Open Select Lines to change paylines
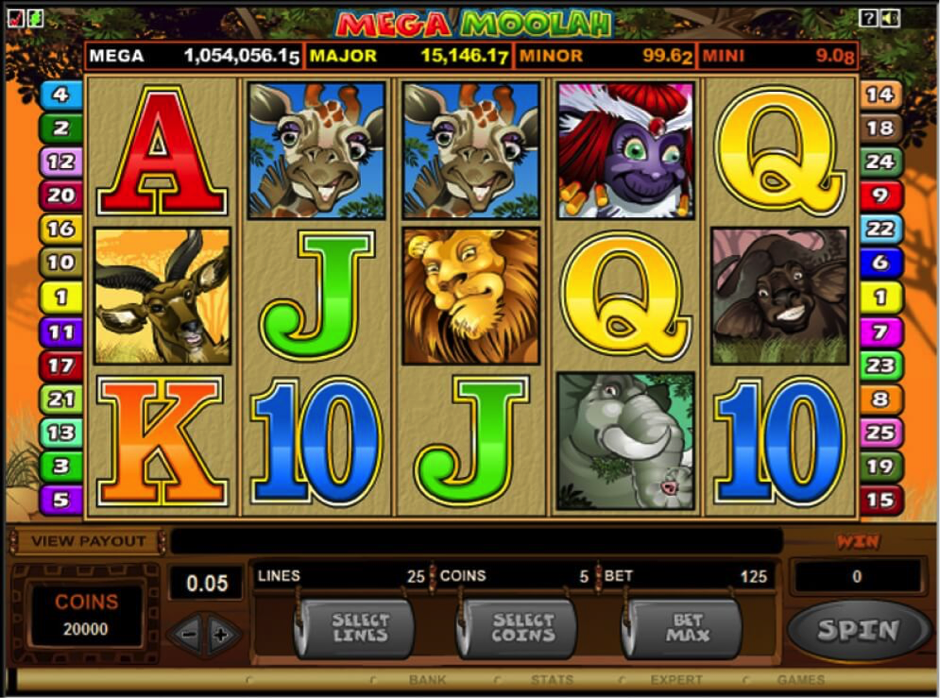Screen dimensions: 940x698 coord(359,628)
